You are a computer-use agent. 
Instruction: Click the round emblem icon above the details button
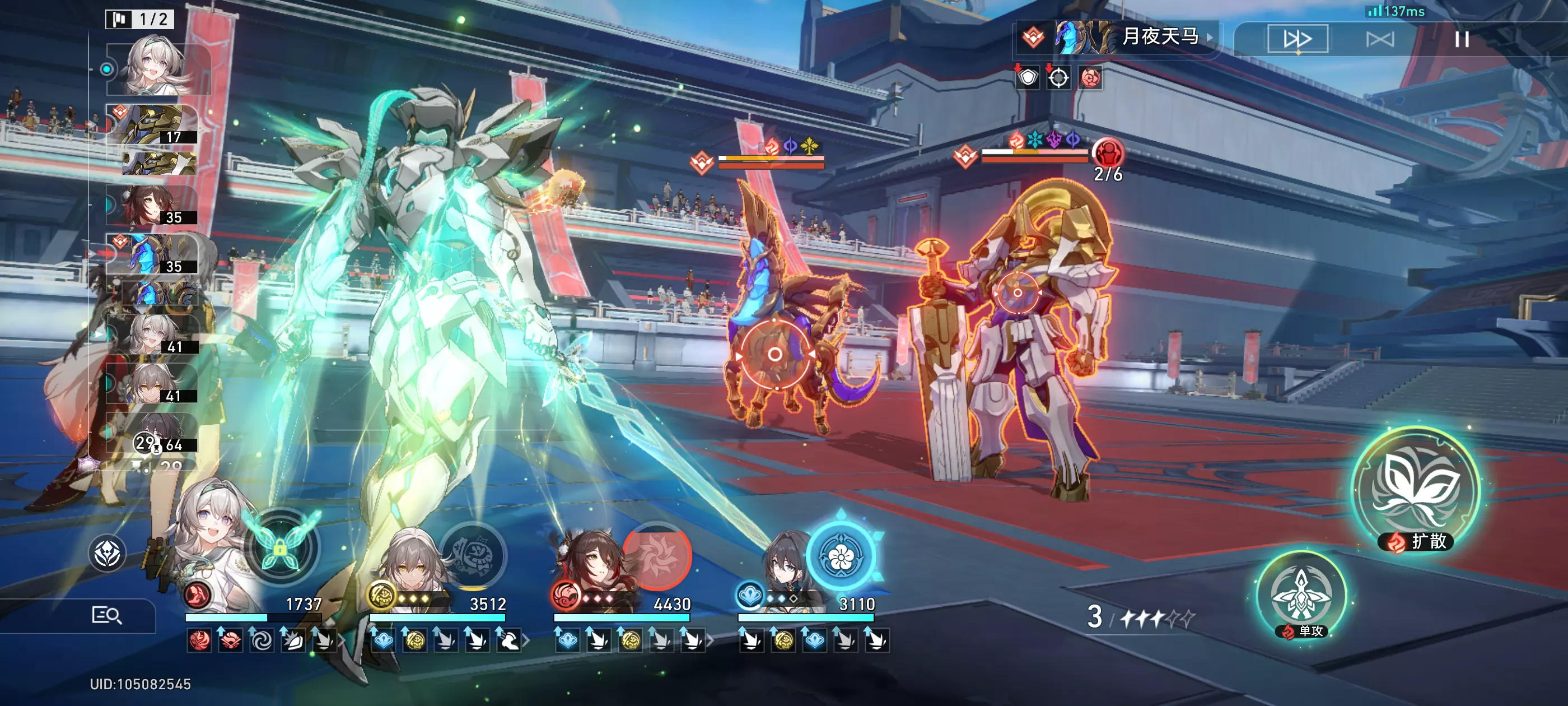[107, 553]
